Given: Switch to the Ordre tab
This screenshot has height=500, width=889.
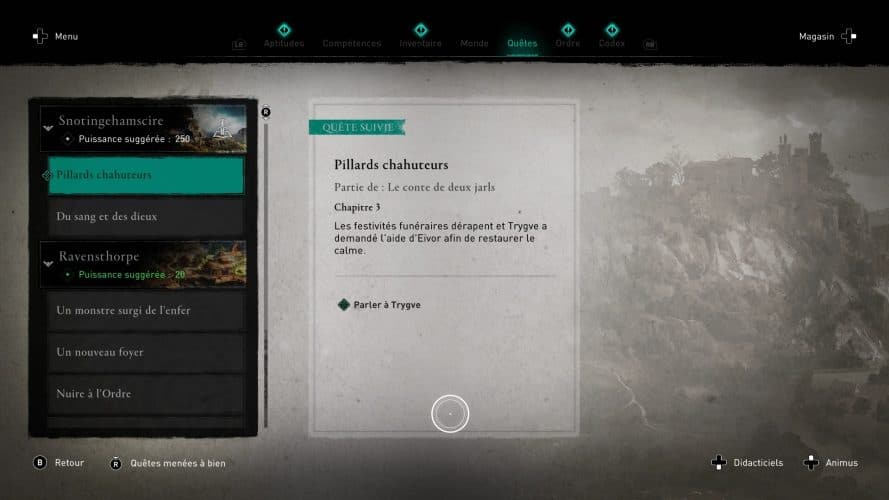Looking at the screenshot, I should 567,43.
